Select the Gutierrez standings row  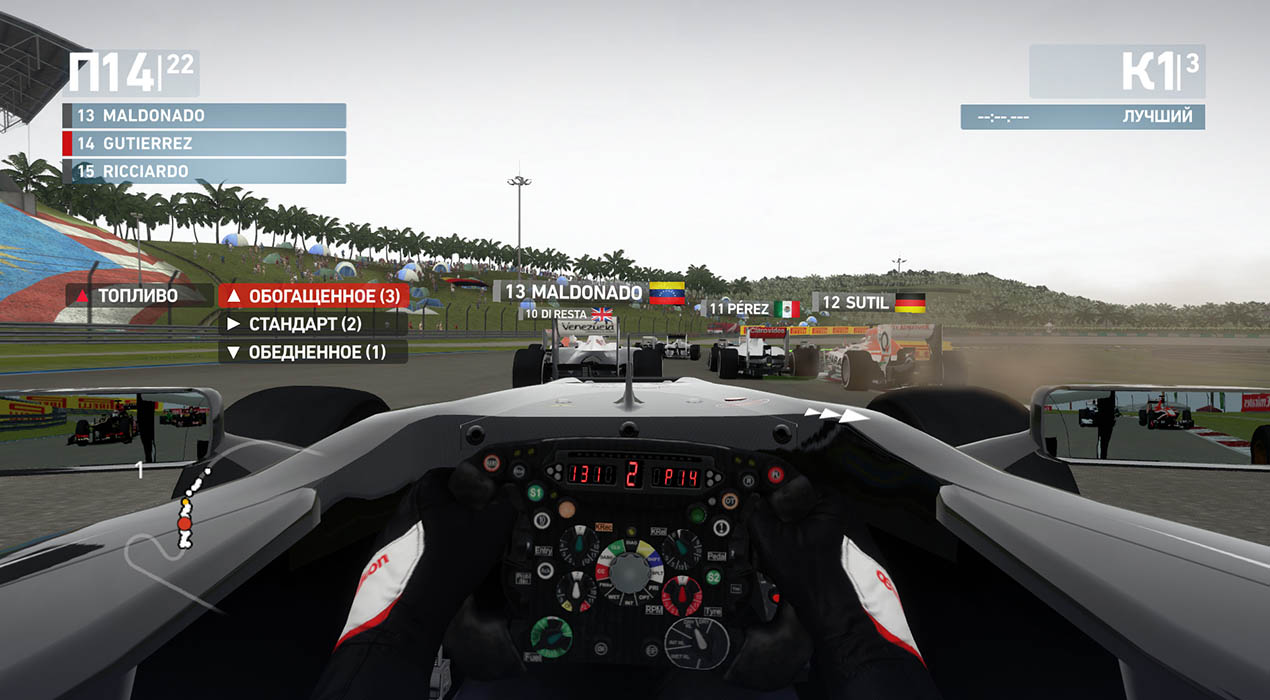(x=204, y=144)
